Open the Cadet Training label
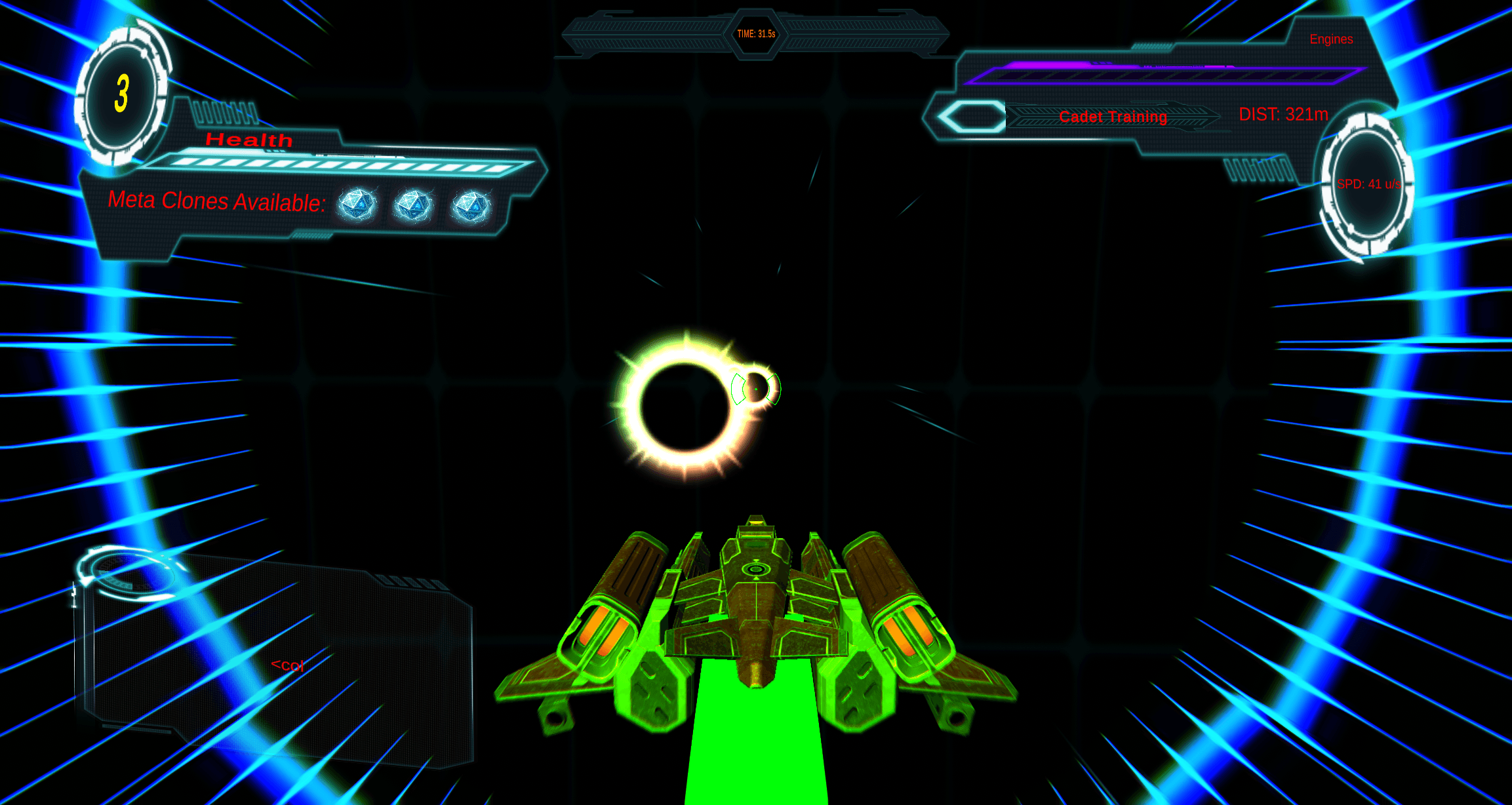The width and height of the screenshot is (1512, 805). 1113,117
